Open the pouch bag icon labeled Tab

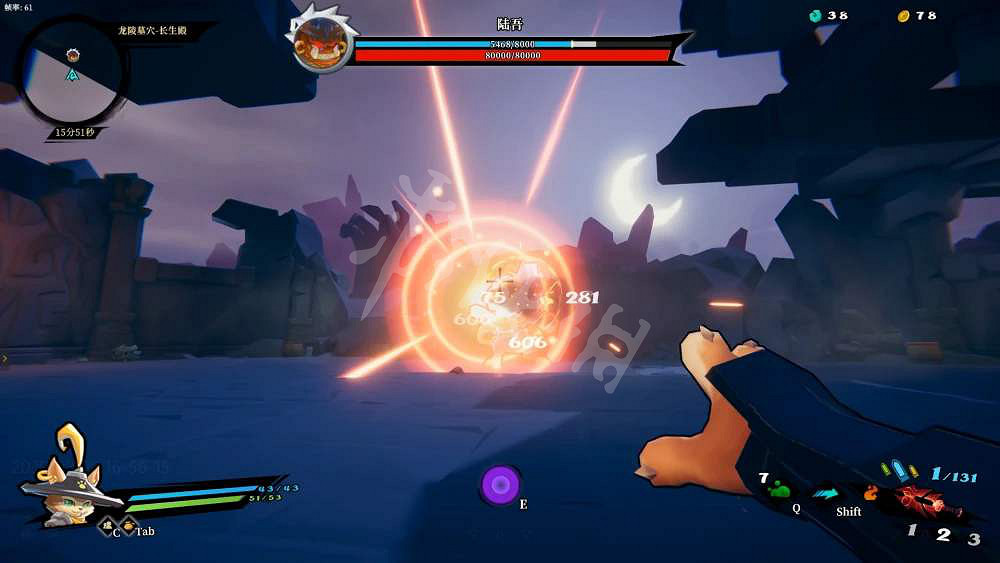tap(128, 526)
